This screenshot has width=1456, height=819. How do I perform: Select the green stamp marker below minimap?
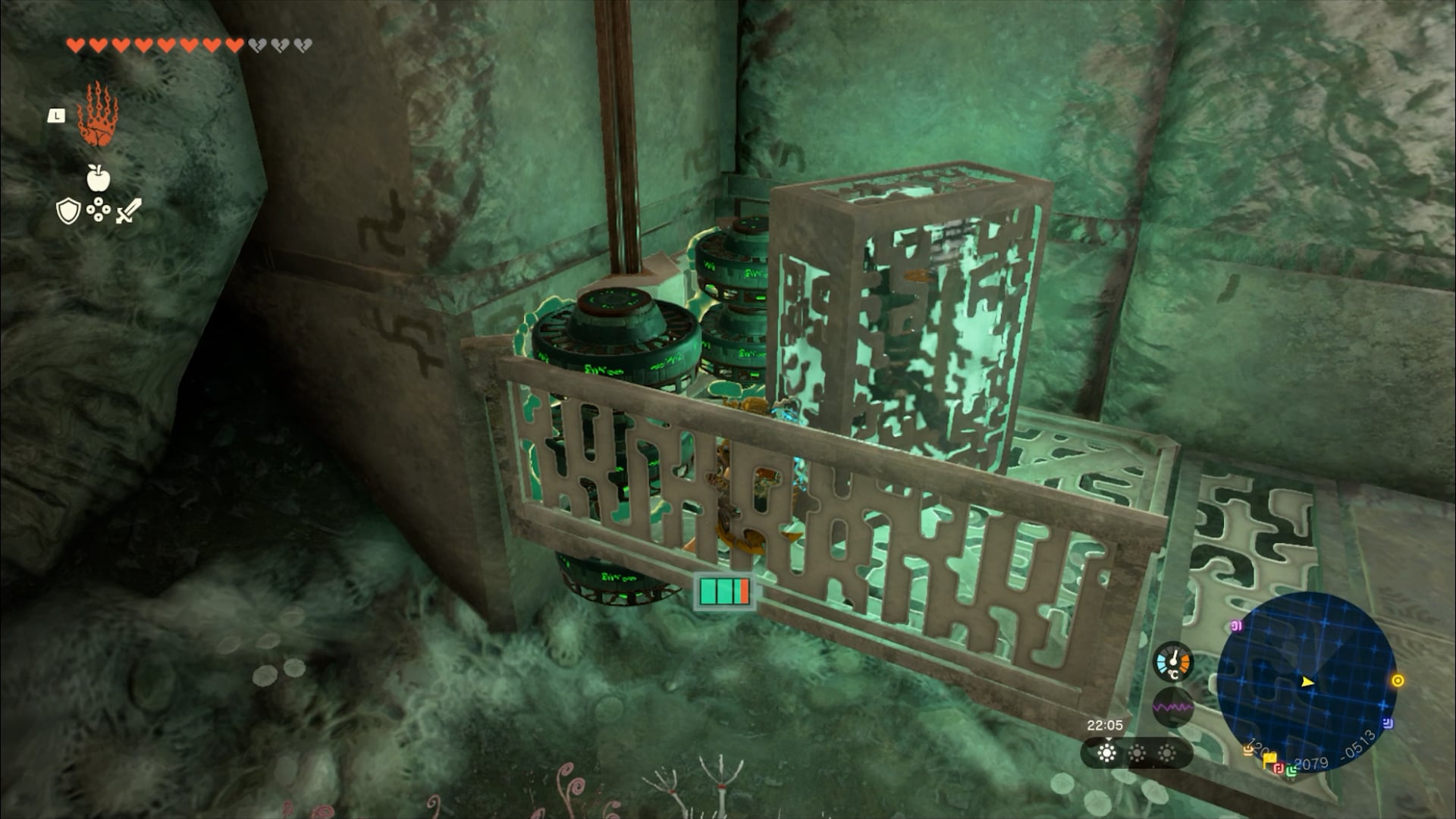(1291, 770)
